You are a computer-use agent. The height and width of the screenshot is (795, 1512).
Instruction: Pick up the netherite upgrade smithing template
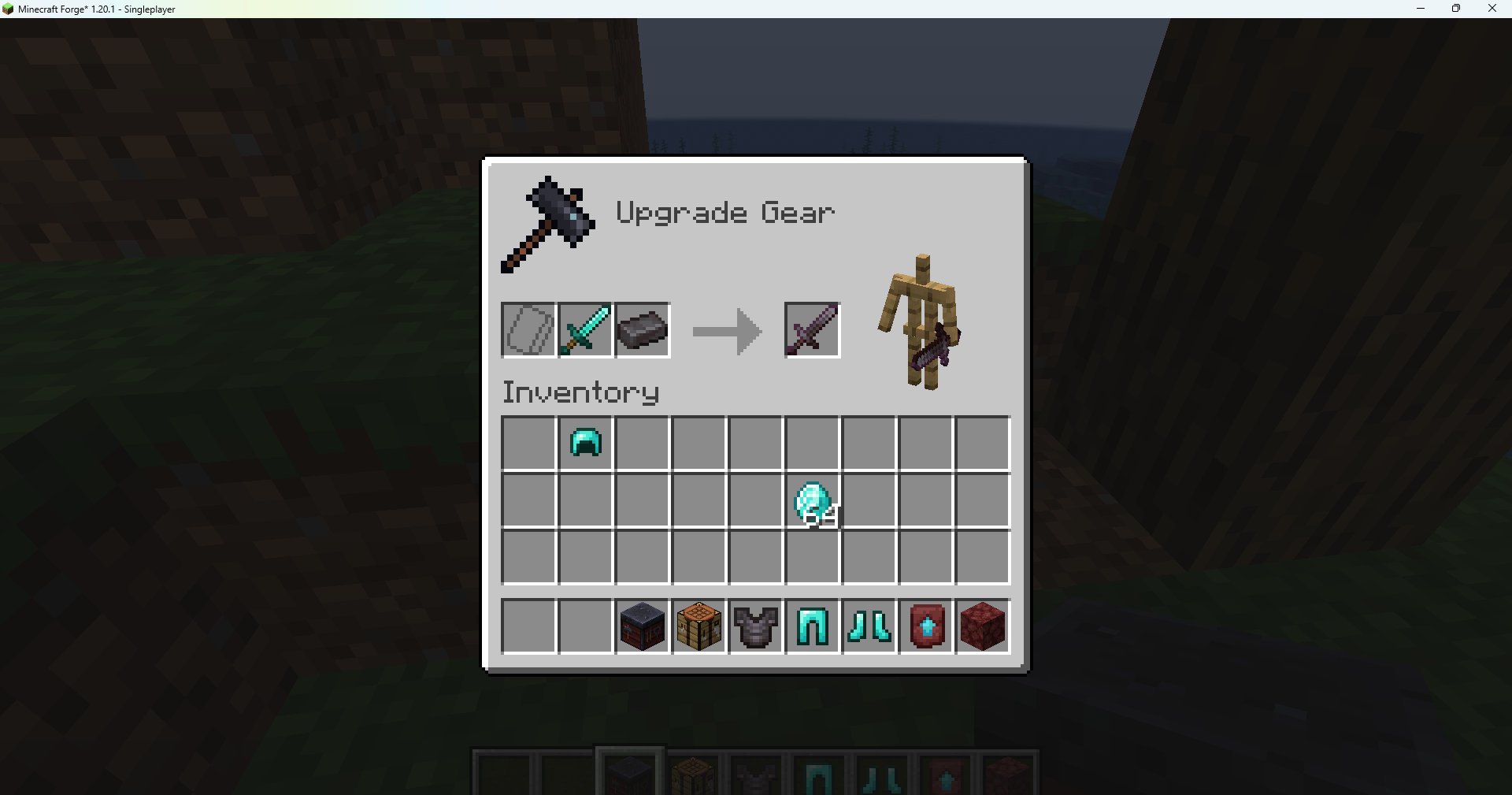[925, 626]
